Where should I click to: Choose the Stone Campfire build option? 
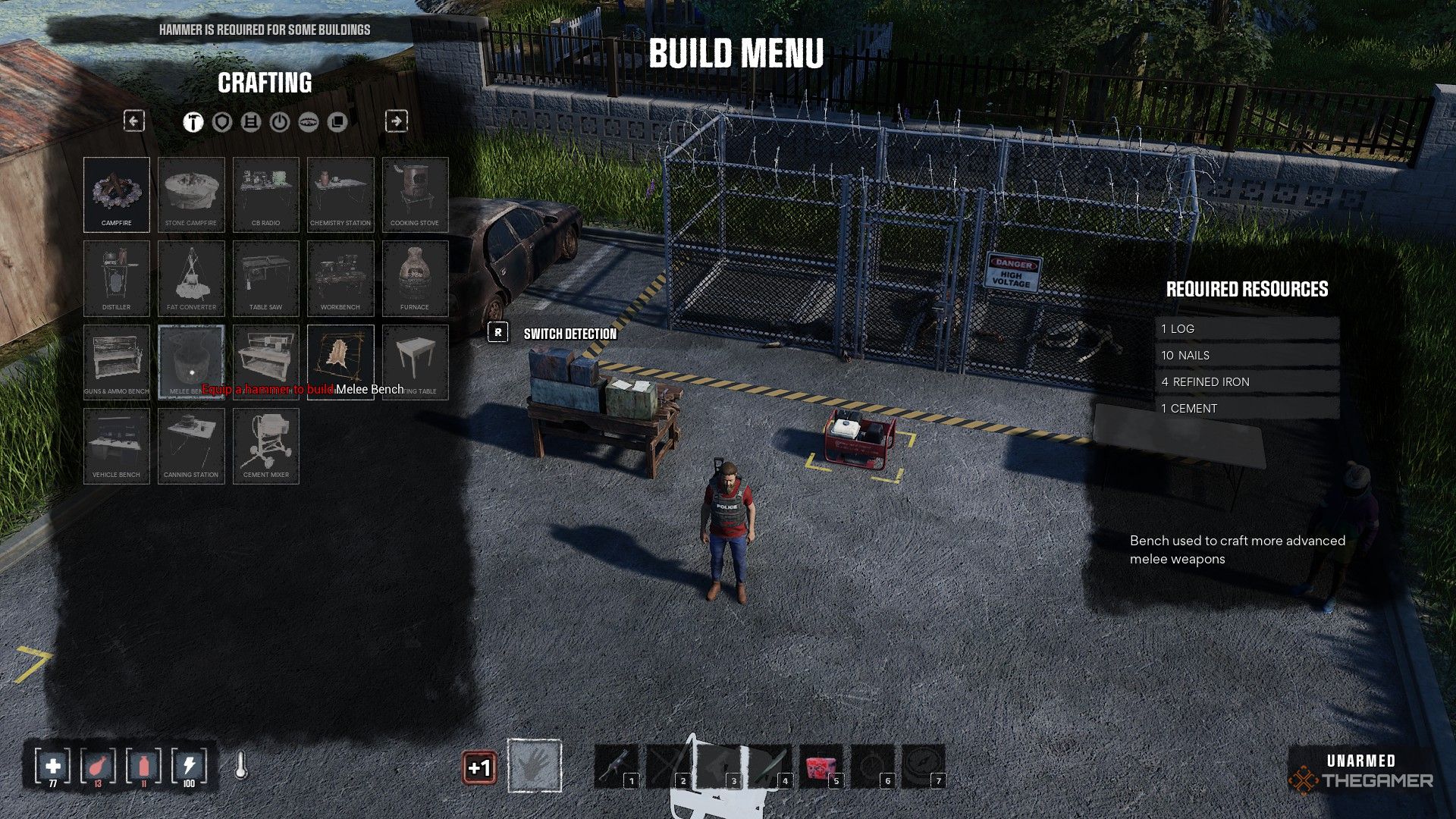pos(191,194)
